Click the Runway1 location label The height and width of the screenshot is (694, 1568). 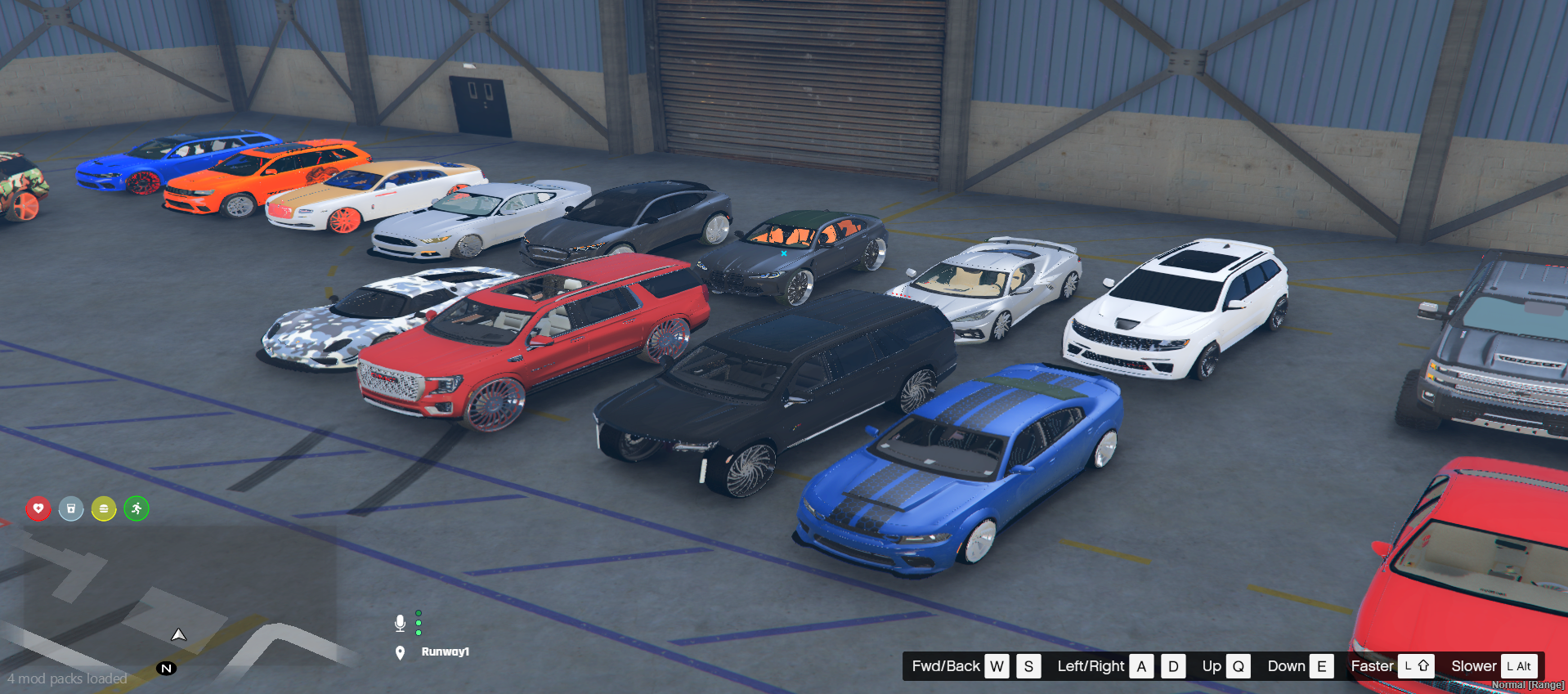coord(445,652)
